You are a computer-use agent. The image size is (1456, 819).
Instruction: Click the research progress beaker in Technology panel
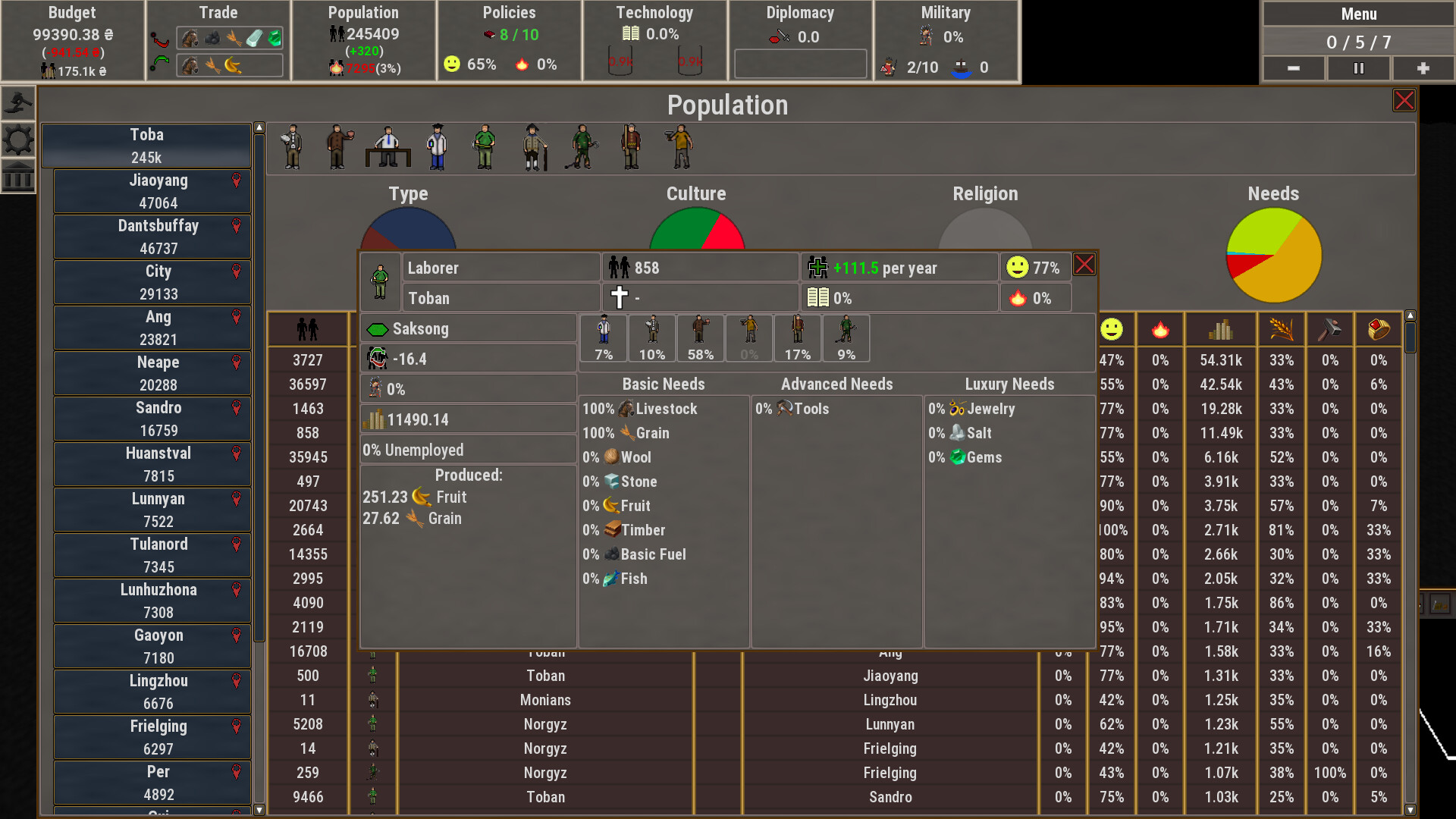(x=620, y=61)
